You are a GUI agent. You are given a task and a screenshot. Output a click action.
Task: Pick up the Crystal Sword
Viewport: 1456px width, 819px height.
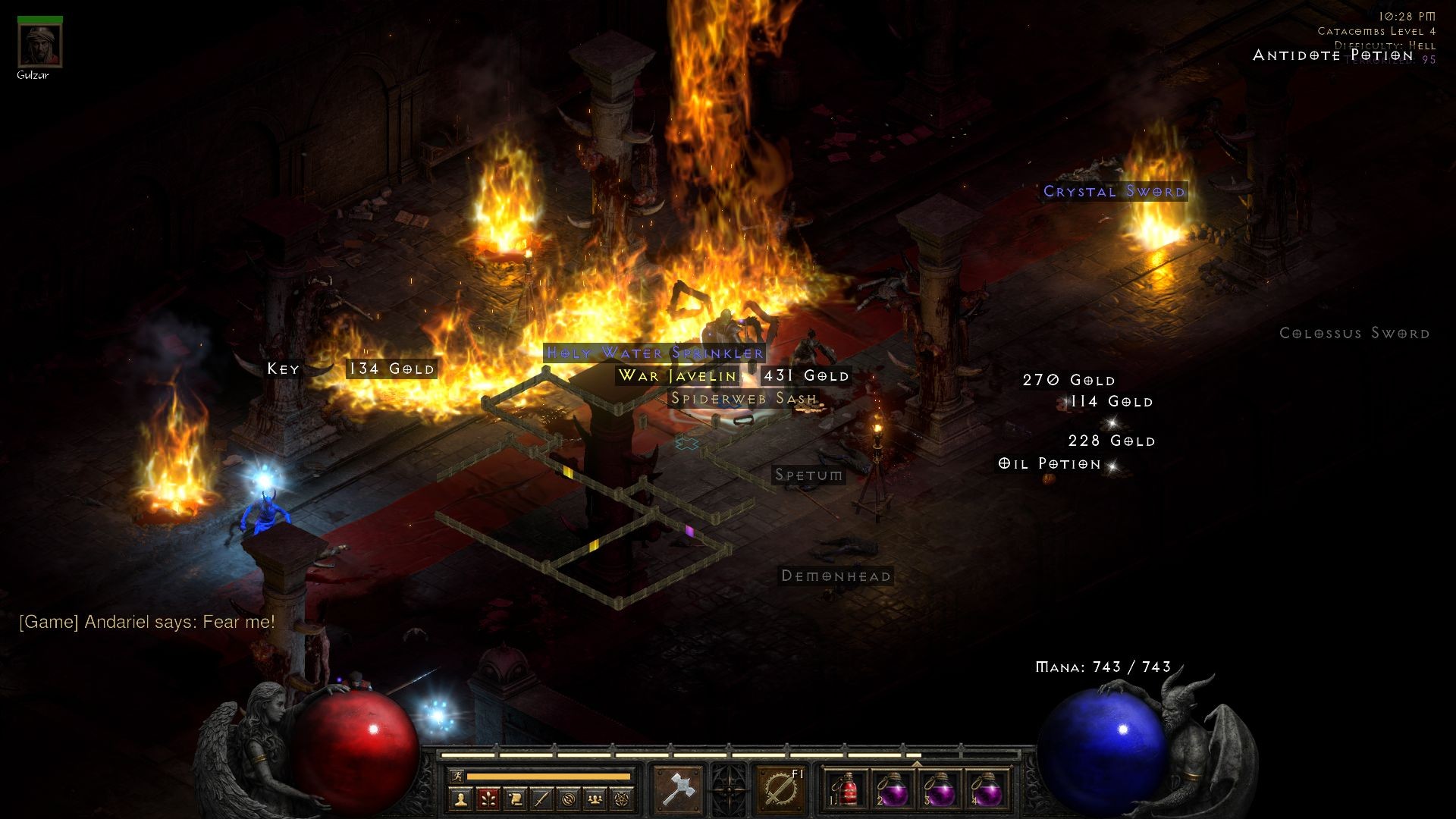coord(1113,192)
